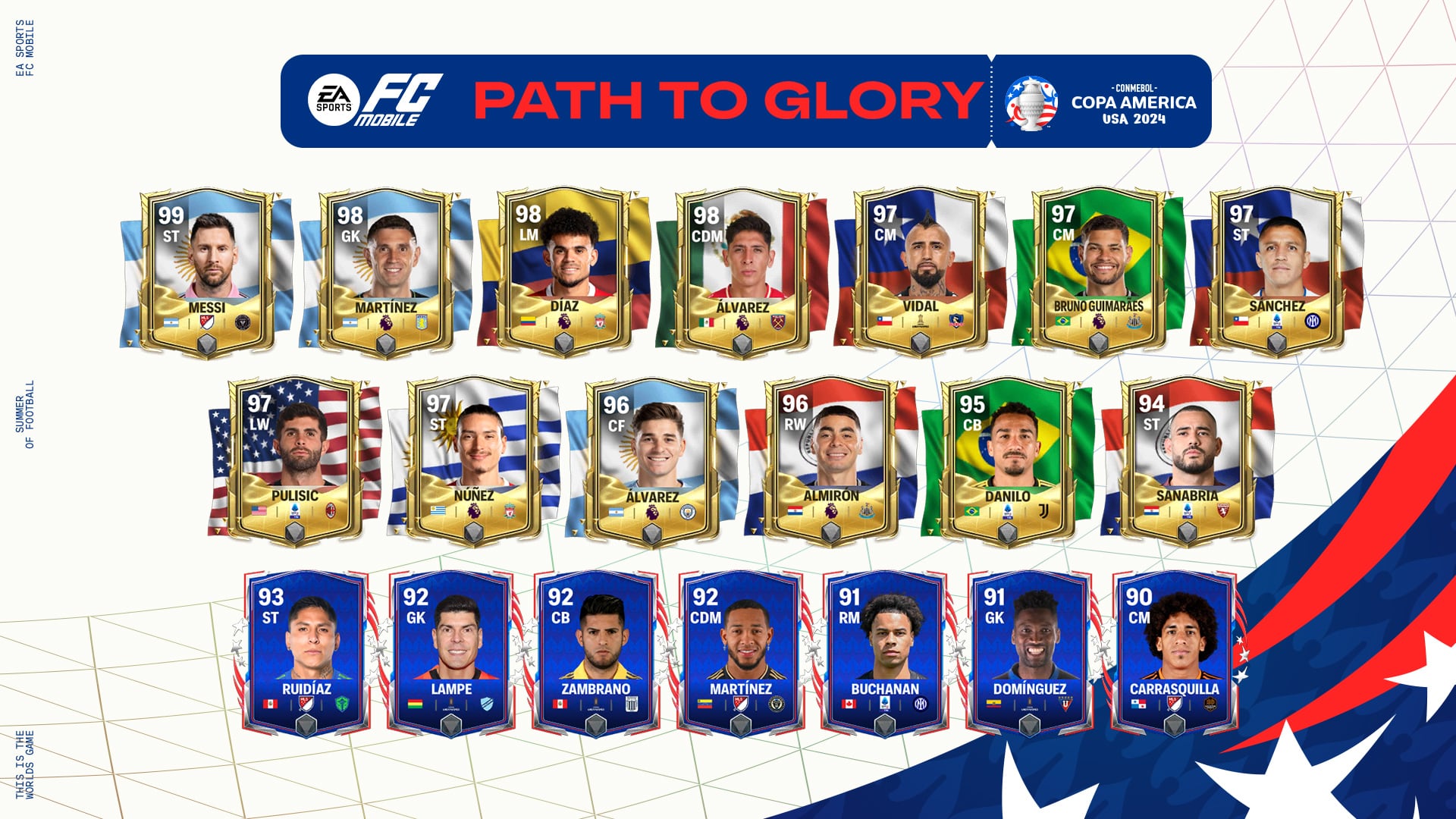Image resolution: width=1456 pixels, height=819 pixels.
Task: Pick the 96 CF Álvarez Argentina card
Action: [652, 461]
